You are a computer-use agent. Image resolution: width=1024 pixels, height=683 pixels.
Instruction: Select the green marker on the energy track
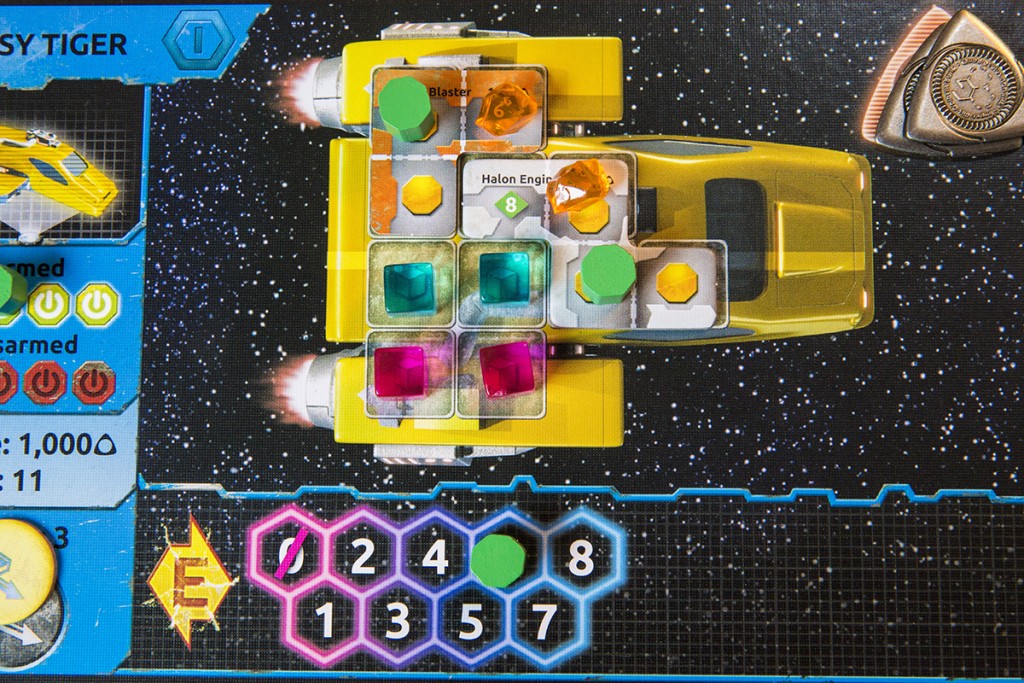(x=498, y=560)
